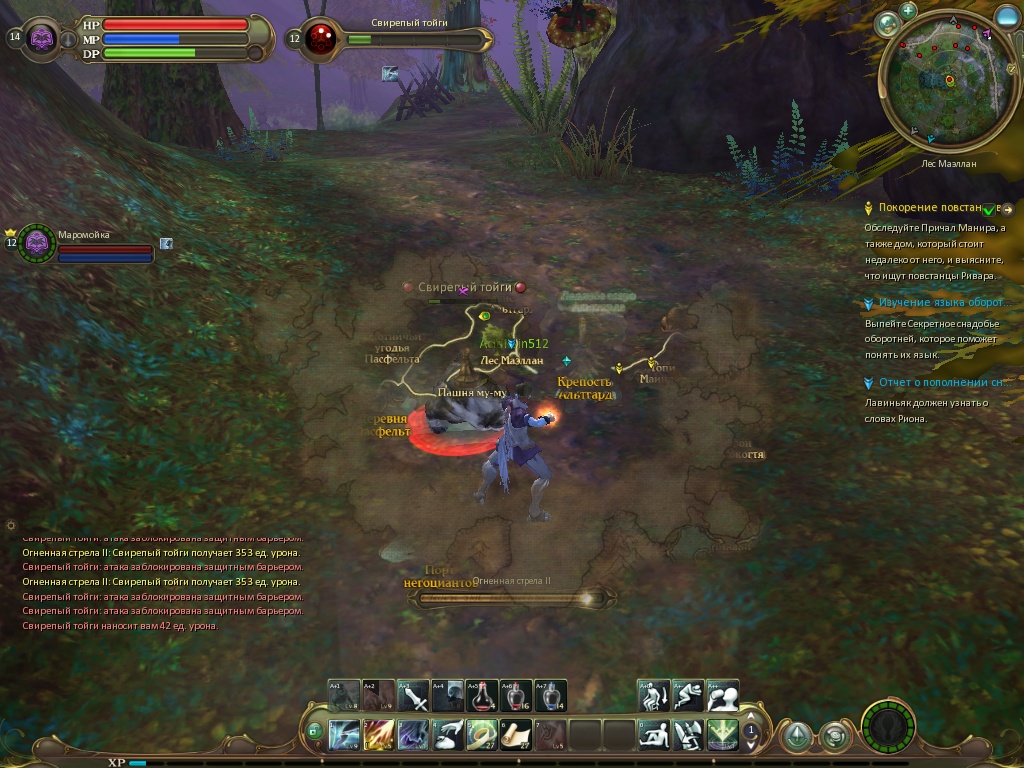The image size is (1024, 768).
Task: Click the minimap's green plus button
Action: click(908, 11)
